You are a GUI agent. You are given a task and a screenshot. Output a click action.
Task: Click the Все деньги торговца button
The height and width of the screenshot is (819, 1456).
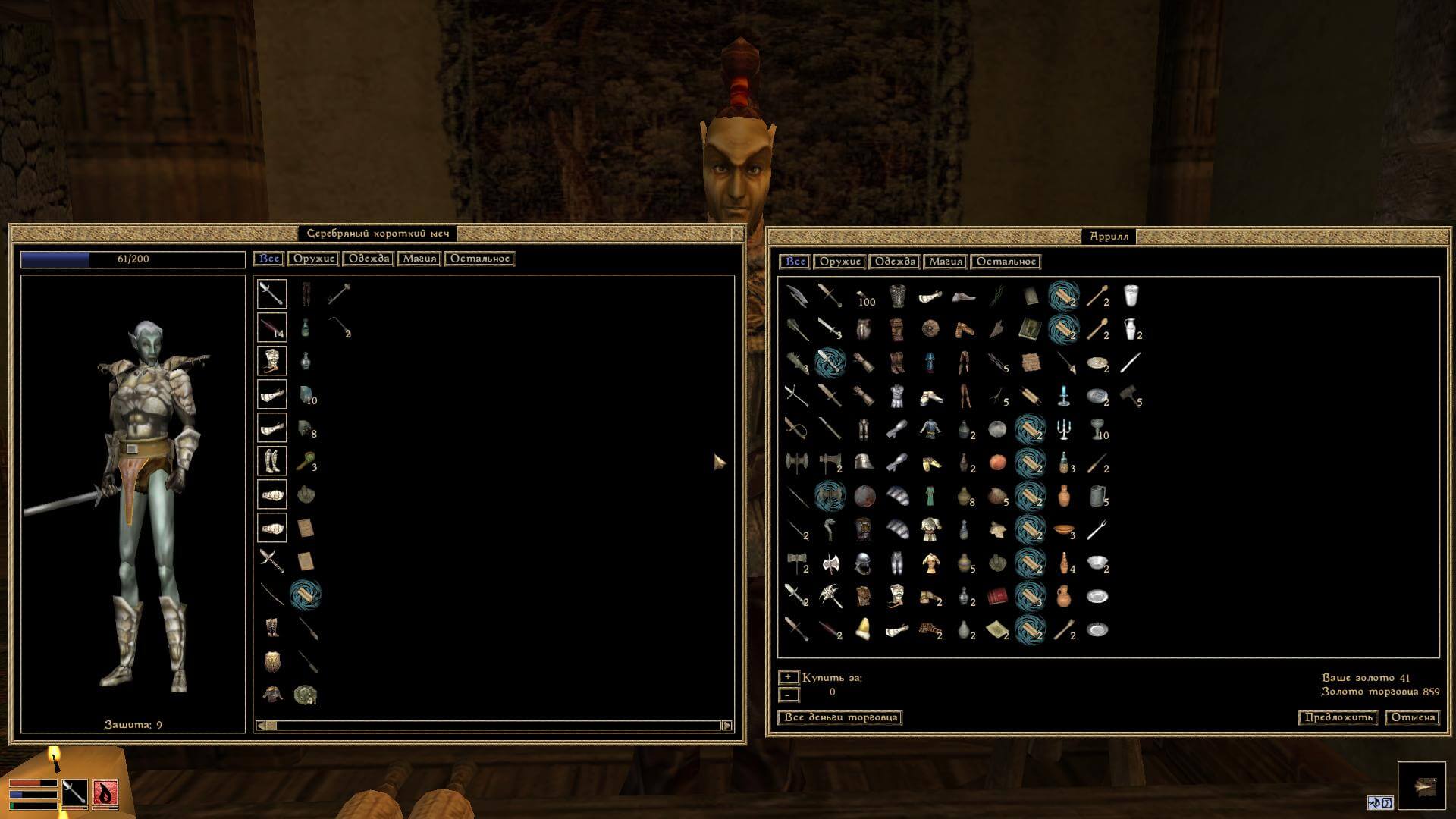coord(840,717)
